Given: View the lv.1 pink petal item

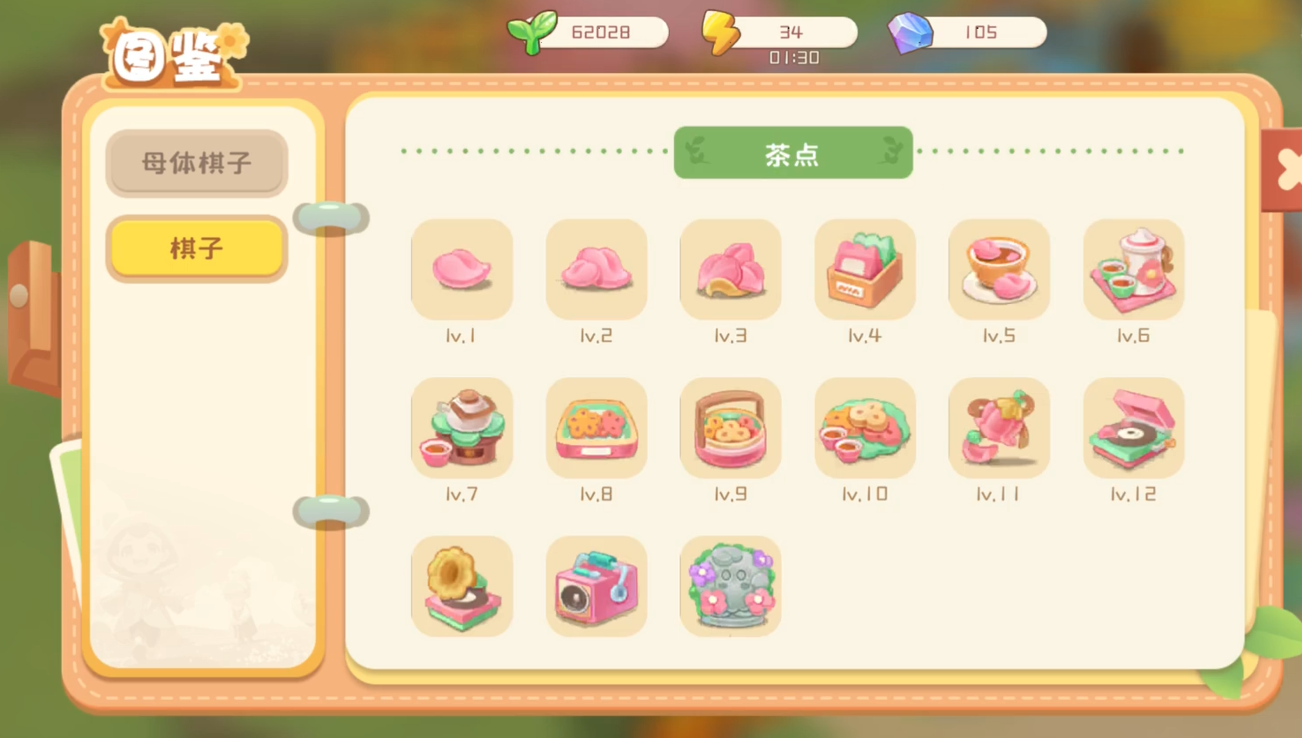Looking at the screenshot, I should click(461, 270).
